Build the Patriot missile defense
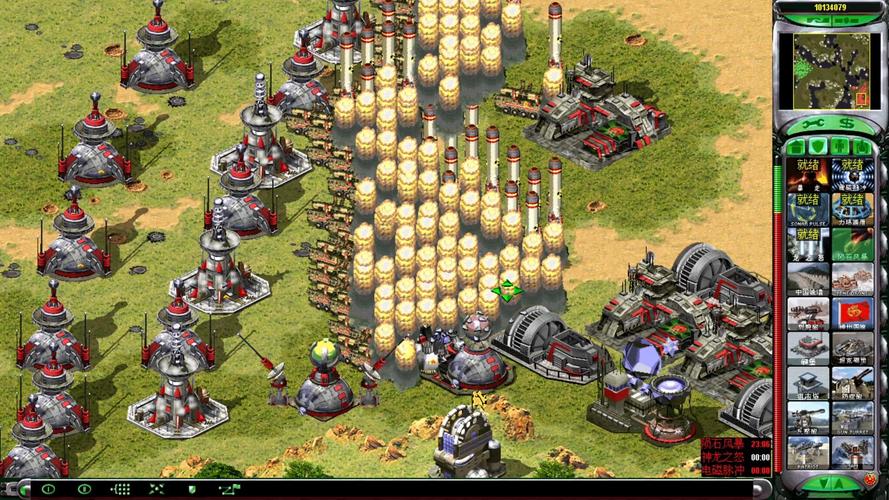Viewport: 889px width, 500px height. pyautogui.click(x=807, y=452)
